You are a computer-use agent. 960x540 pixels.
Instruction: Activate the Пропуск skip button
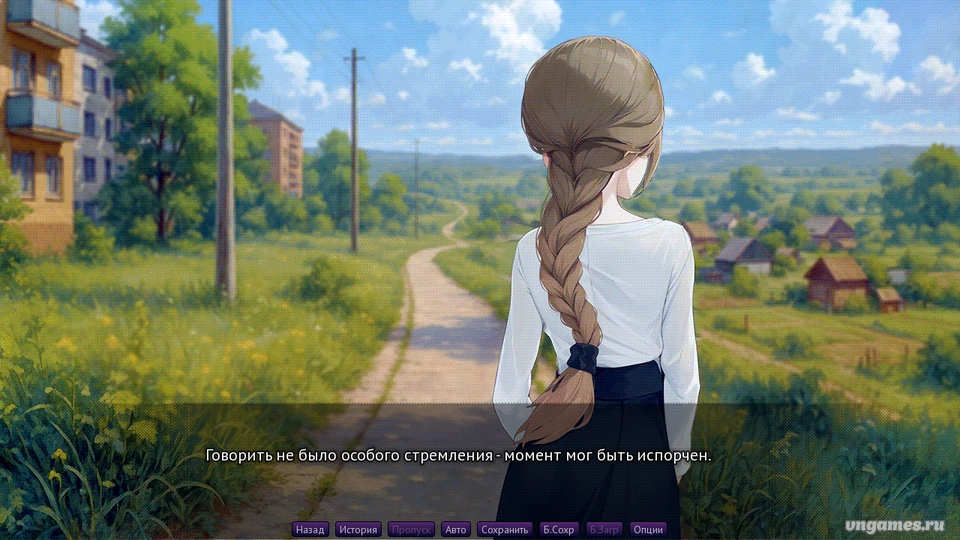[x=411, y=529]
